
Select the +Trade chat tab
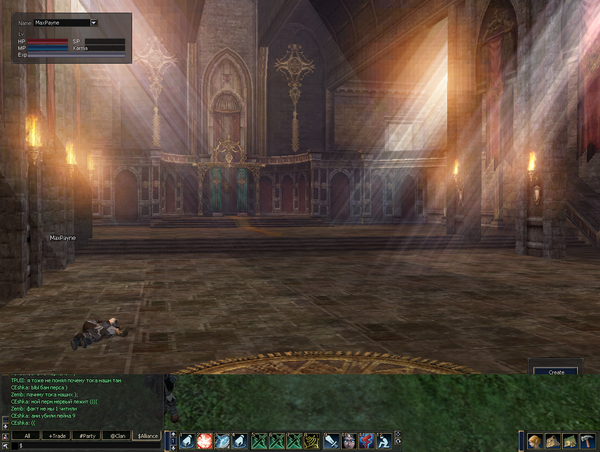57,436
